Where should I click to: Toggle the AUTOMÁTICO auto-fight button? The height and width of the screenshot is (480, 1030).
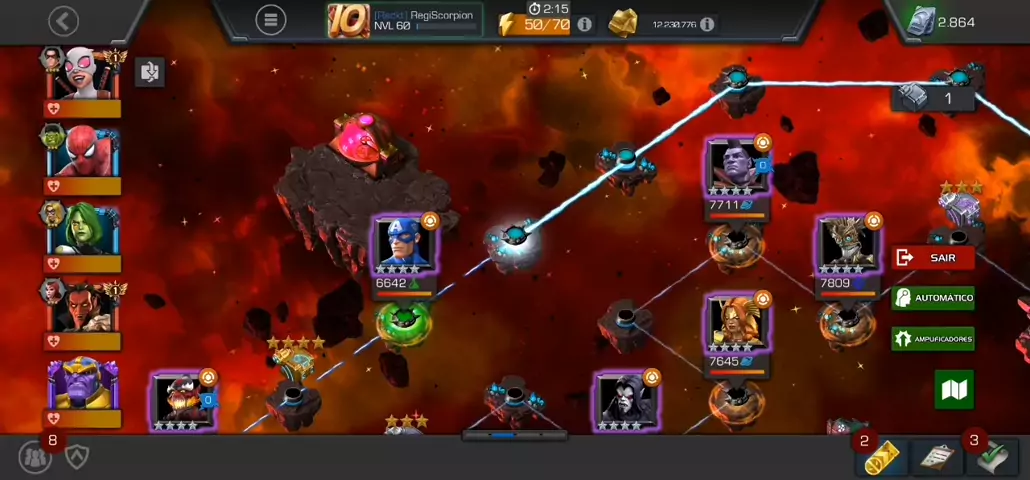932,298
